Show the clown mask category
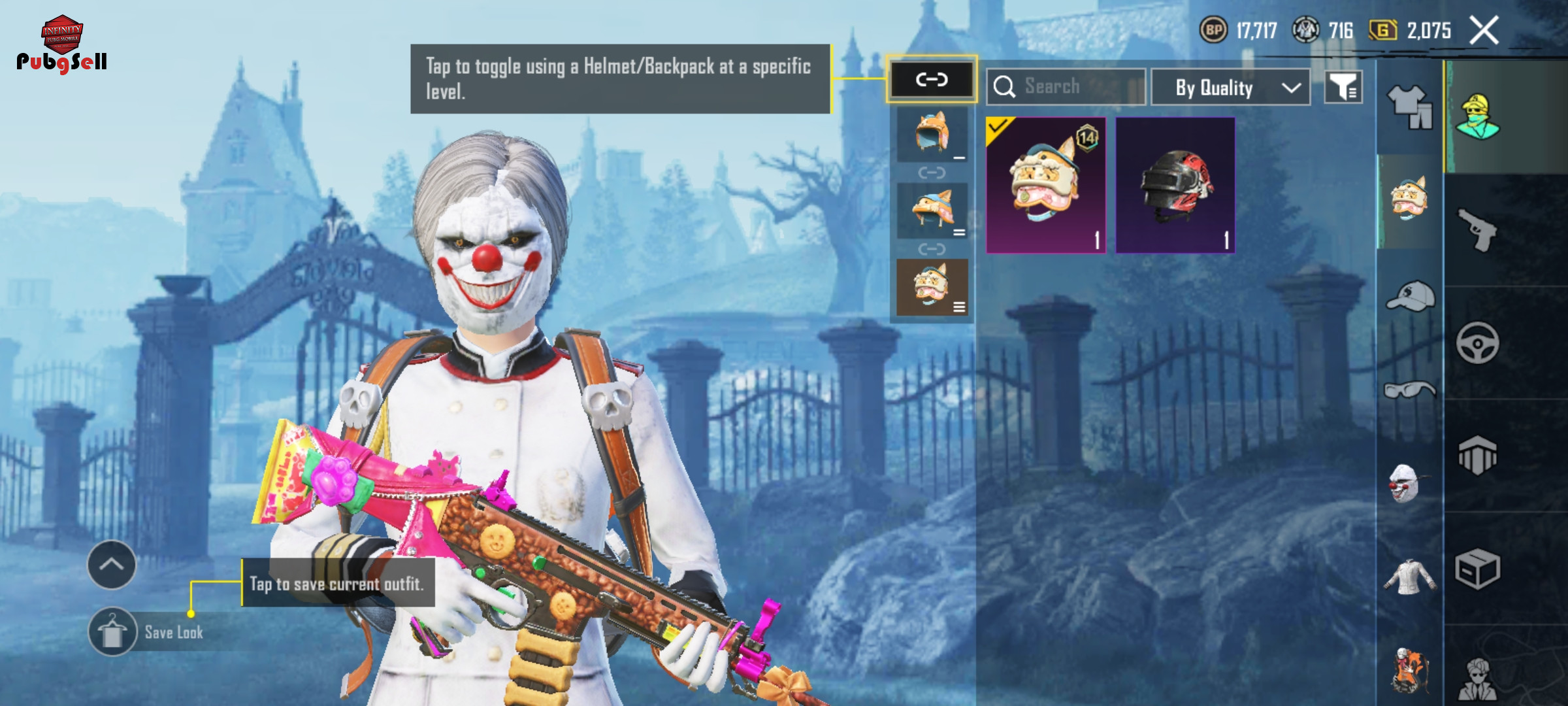The image size is (1568, 706). 1405,484
